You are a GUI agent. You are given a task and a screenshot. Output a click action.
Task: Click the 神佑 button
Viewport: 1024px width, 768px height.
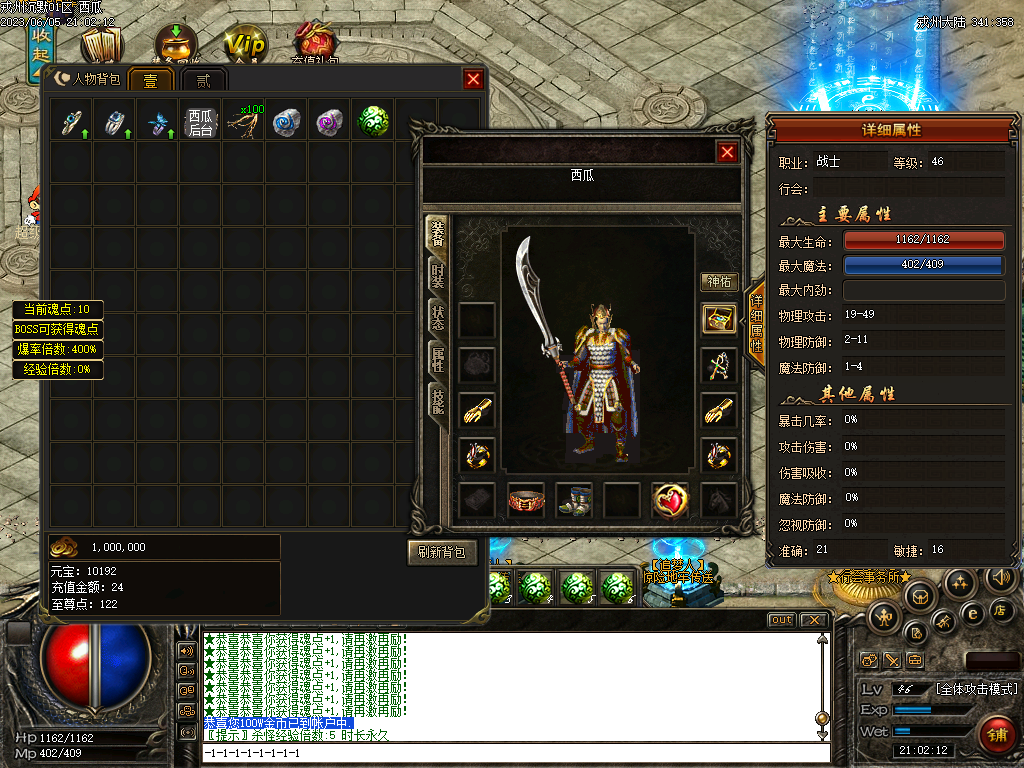718,281
